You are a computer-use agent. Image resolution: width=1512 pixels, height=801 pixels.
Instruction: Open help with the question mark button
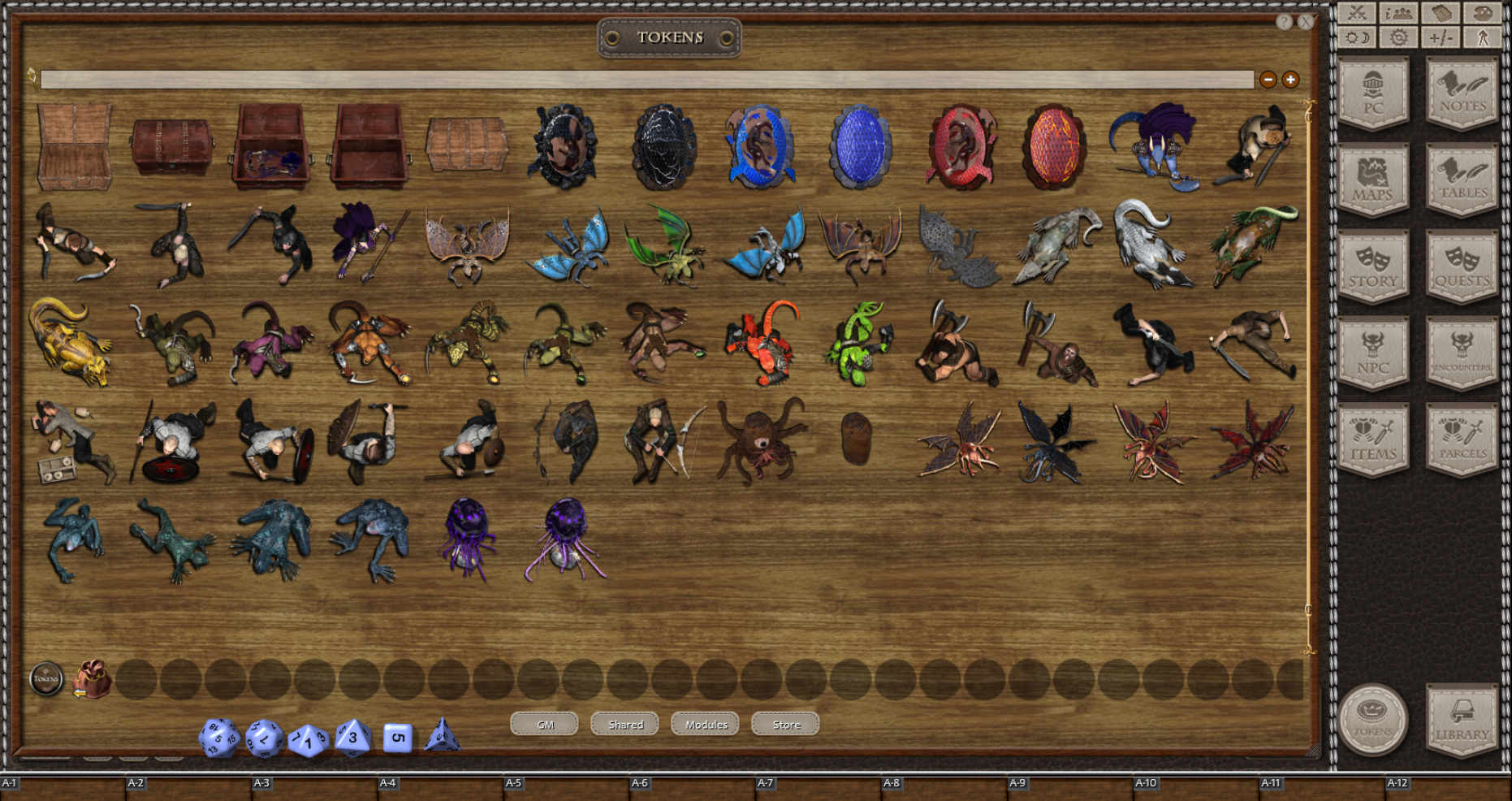pos(1285,22)
